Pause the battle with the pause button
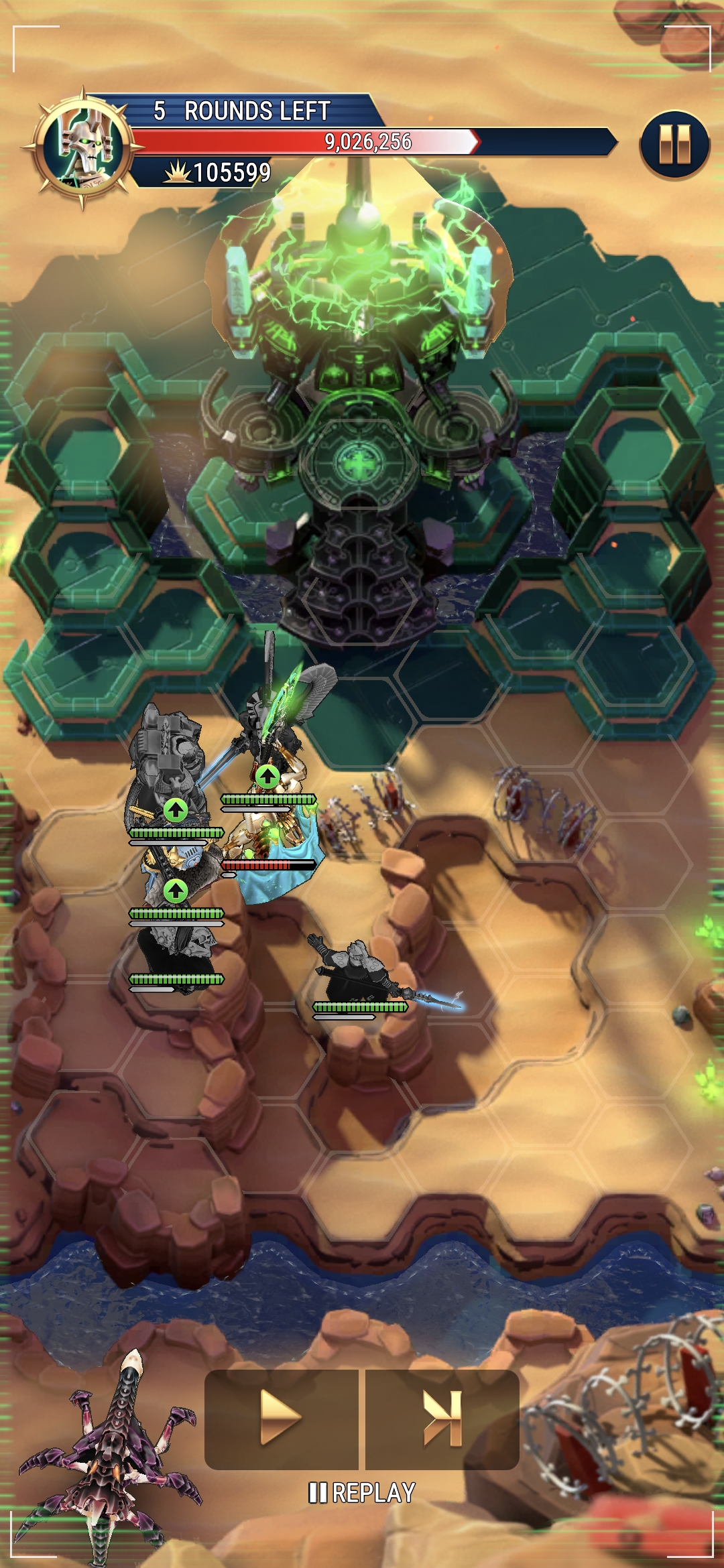Viewport: 724px width, 1568px height. pyautogui.click(x=674, y=145)
